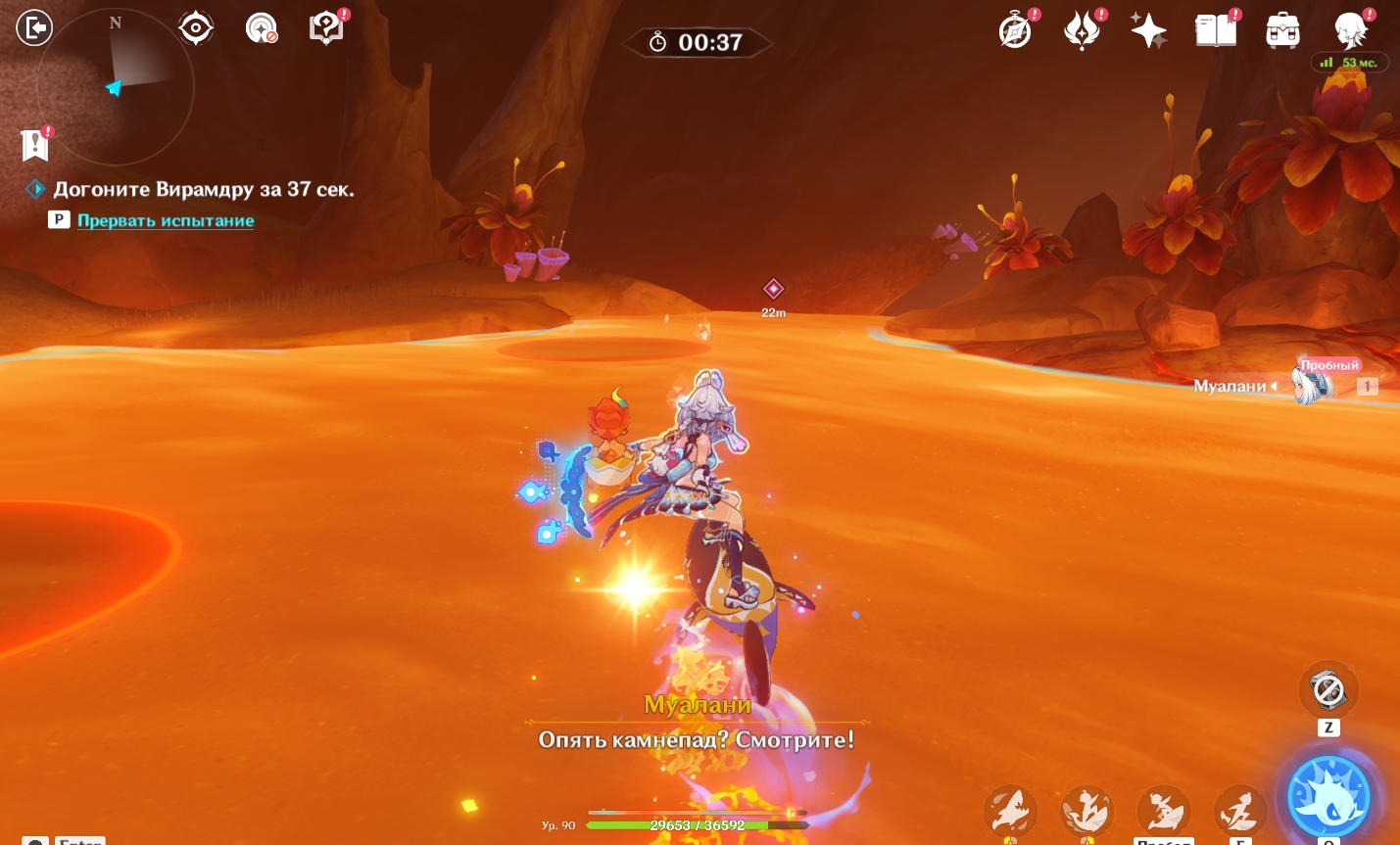Open the winged battle pass icon
Viewport: 1400px width, 845px height.
tap(1083, 30)
